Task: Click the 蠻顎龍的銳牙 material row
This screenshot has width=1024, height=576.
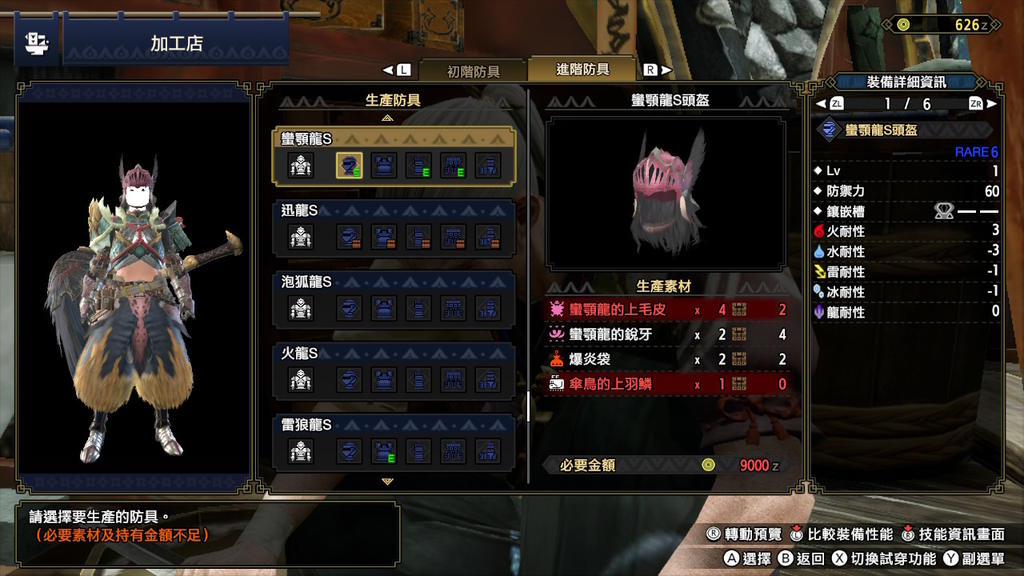Action: click(x=666, y=335)
